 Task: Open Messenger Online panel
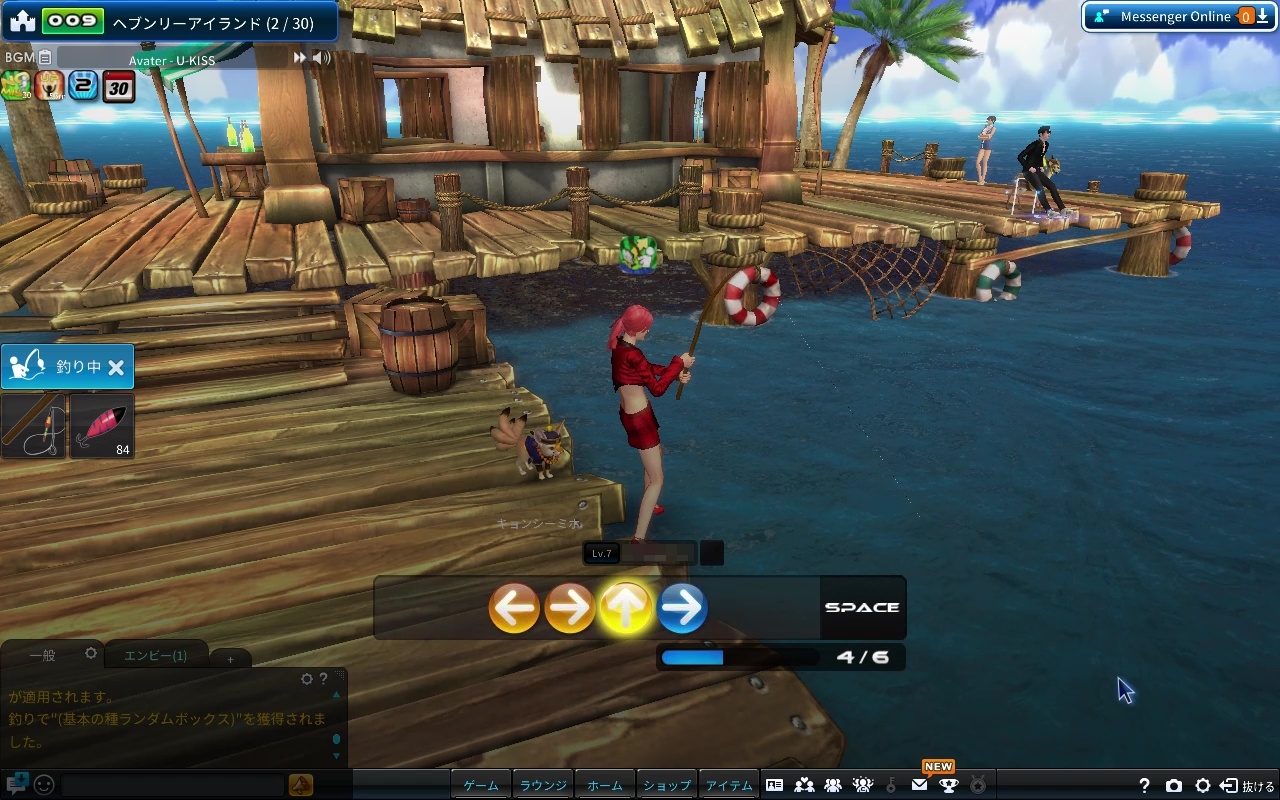(x=1166, y=16)
